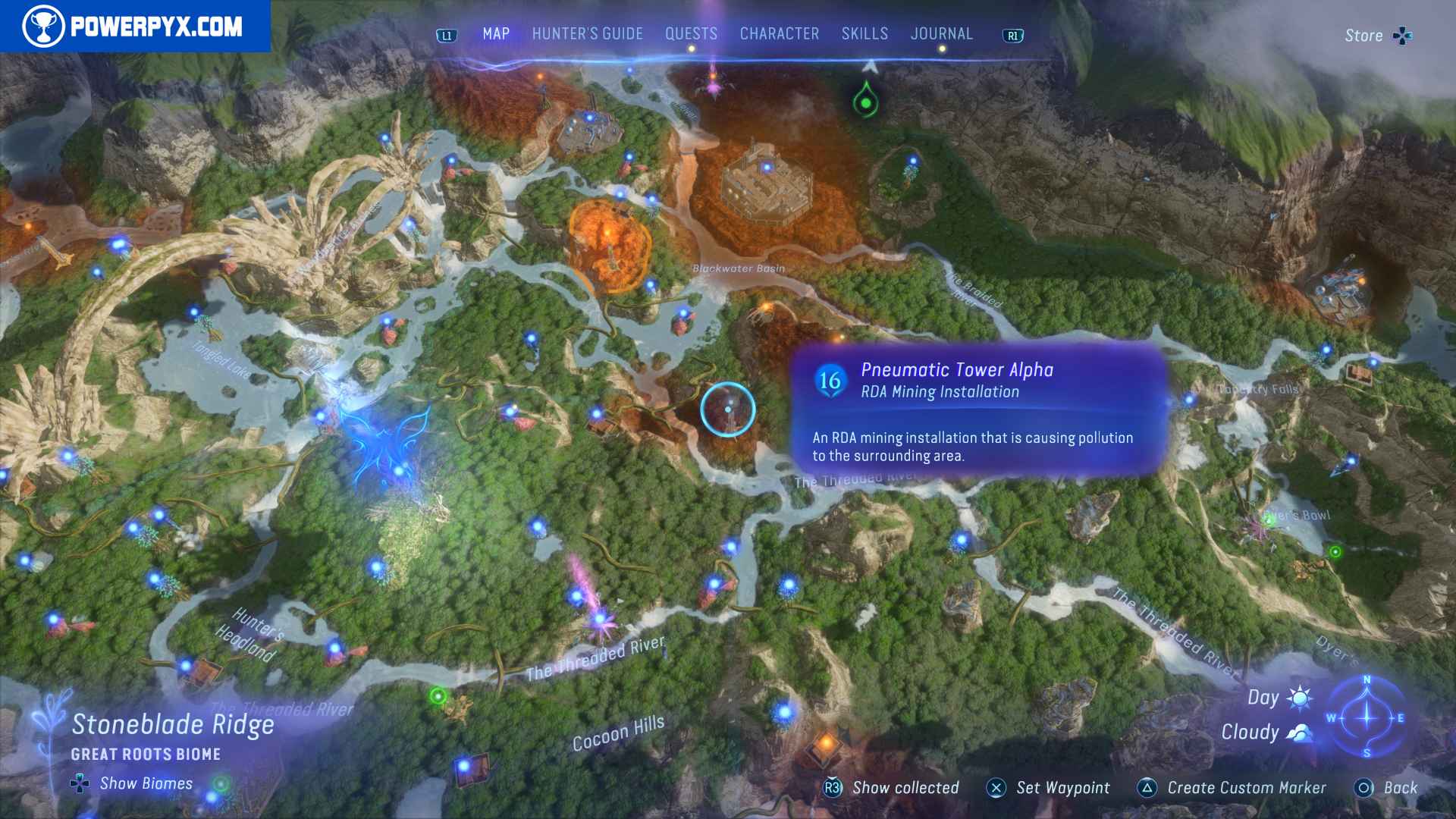Screen dimensions: 1456x819
Task: Click the circular map cursor selection
Action: [x=726, y=408]
